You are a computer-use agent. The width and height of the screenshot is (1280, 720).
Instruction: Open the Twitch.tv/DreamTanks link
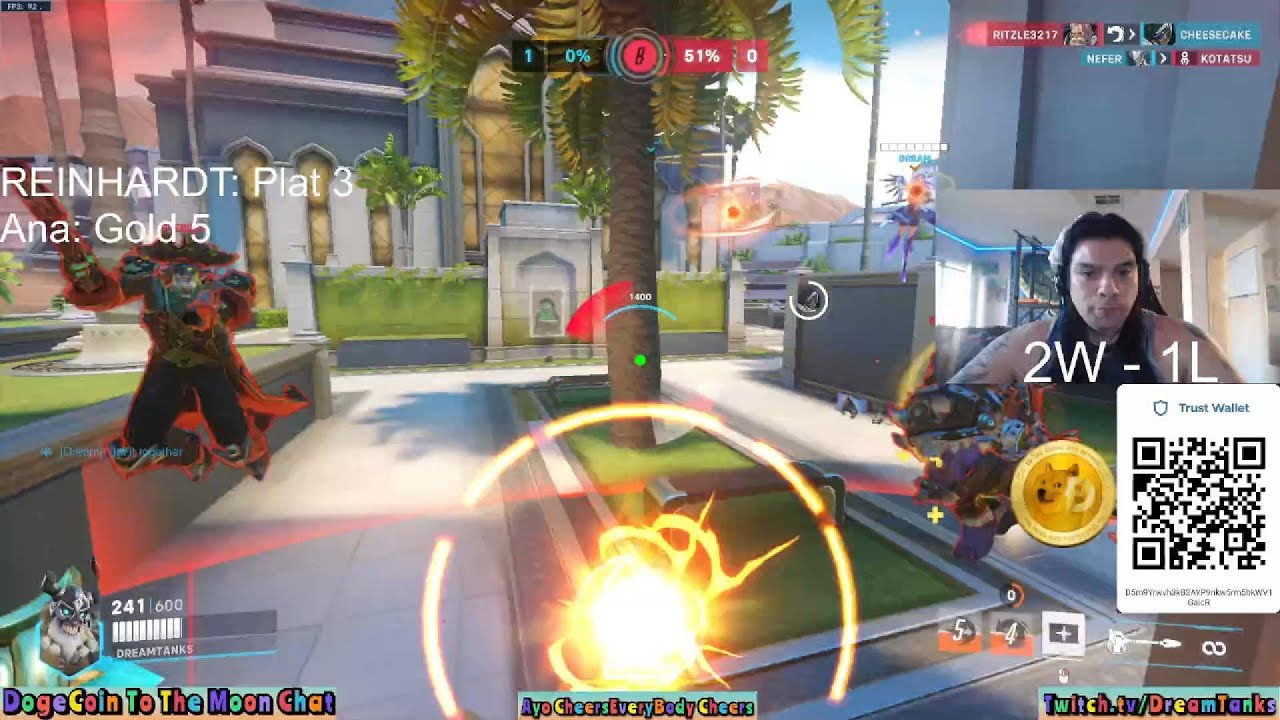click(1158, 705)
